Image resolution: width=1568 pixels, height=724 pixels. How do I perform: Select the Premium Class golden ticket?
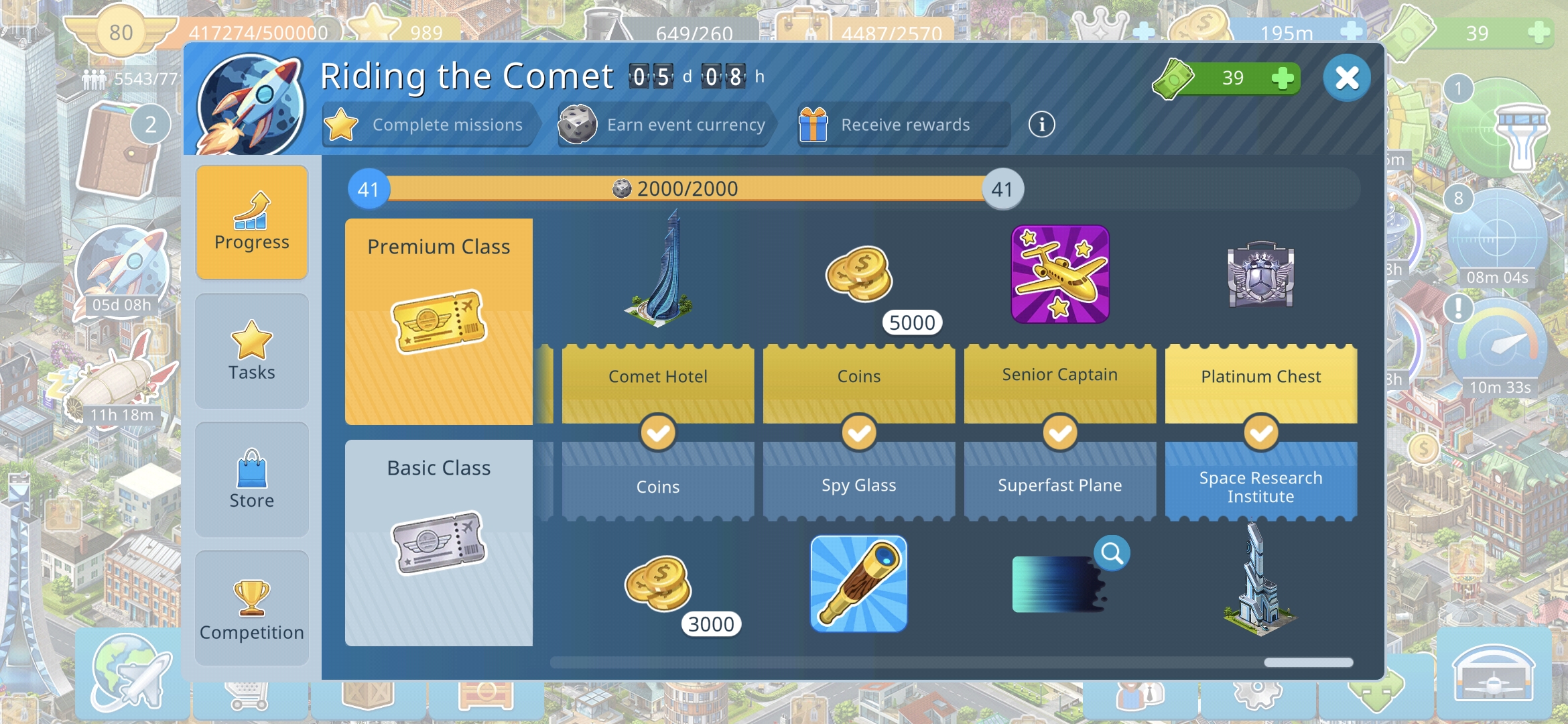439,322
